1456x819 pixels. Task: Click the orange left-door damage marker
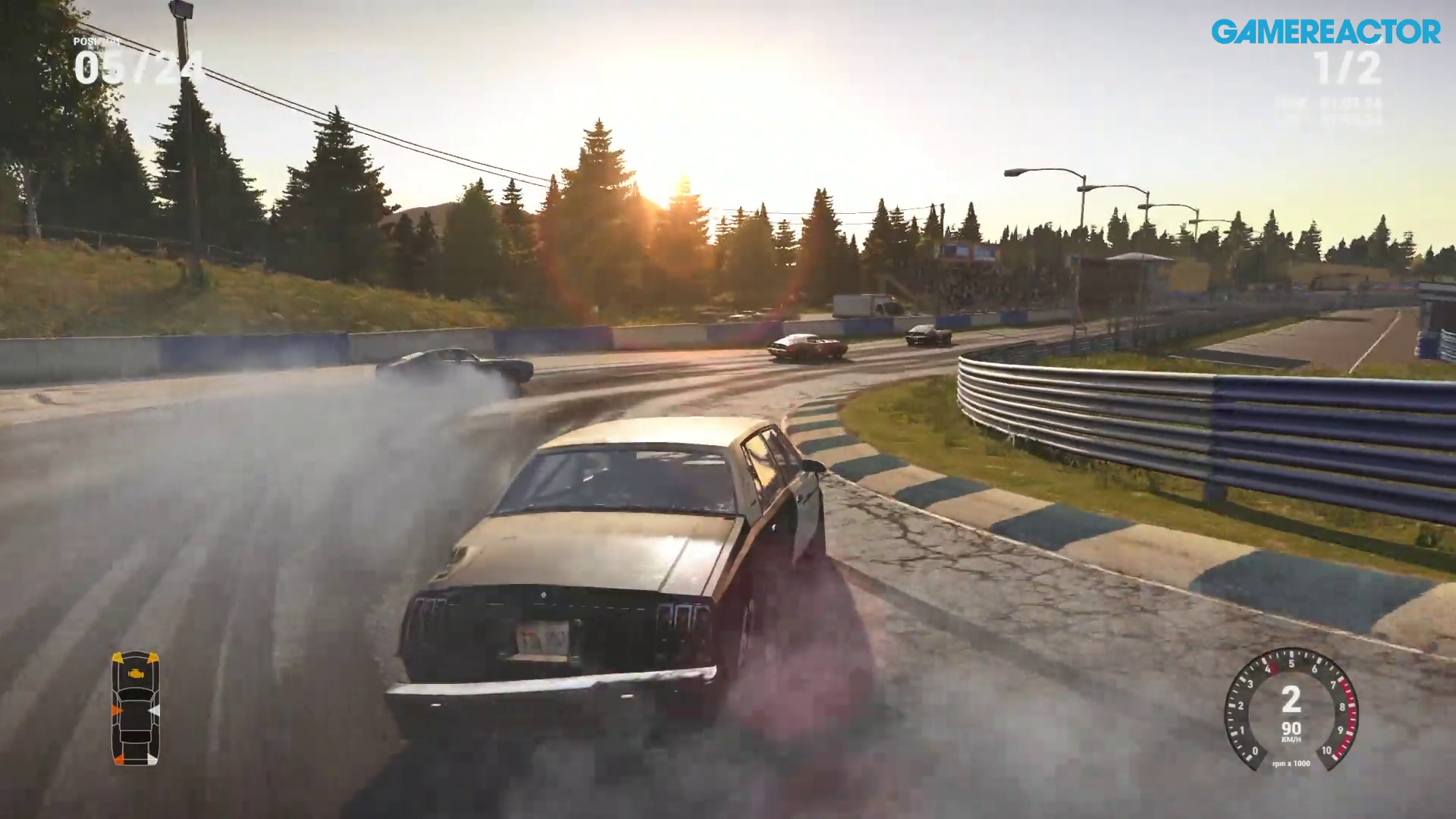[118, 710]
